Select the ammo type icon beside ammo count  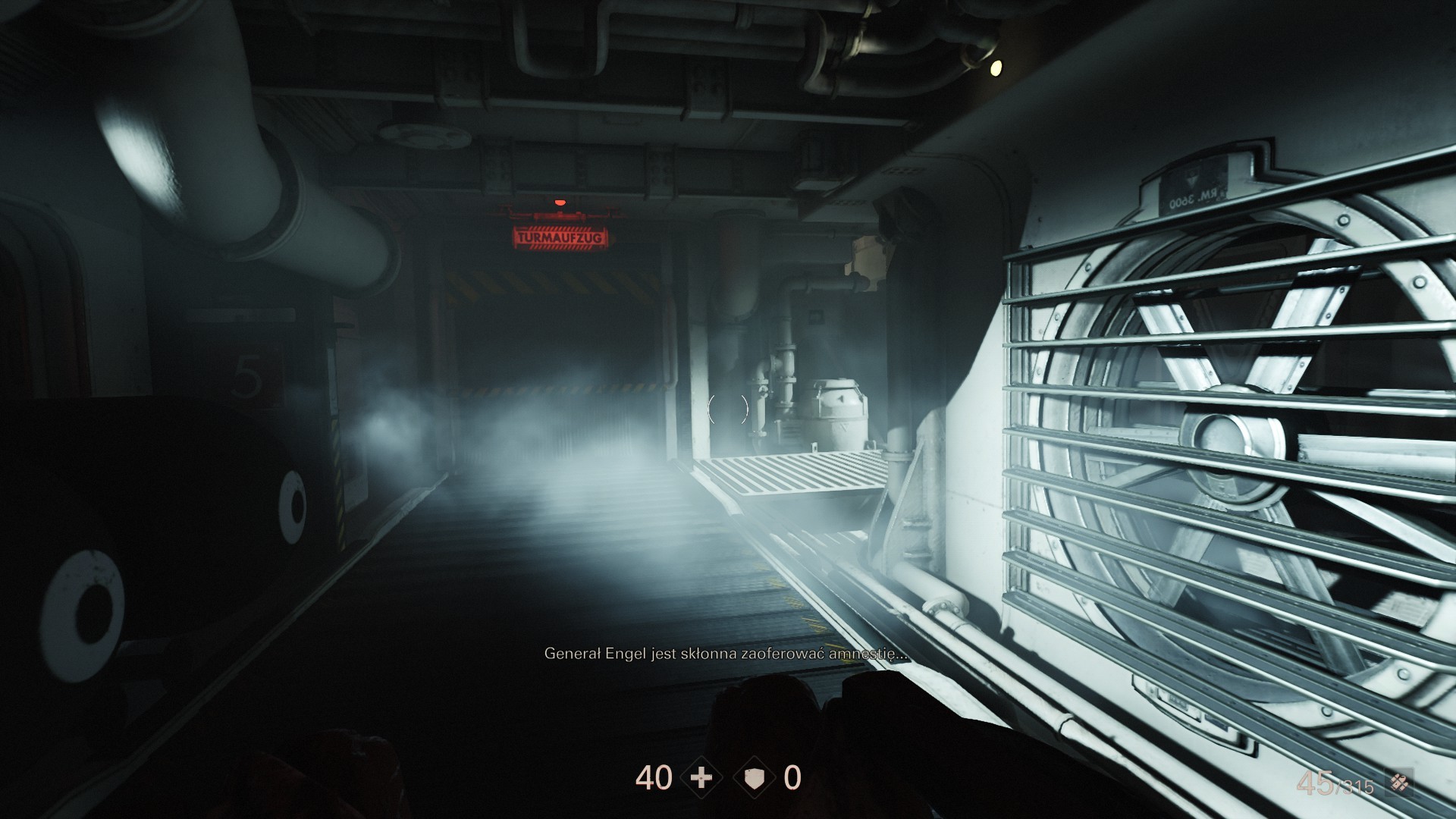(x=1400, y=783)
